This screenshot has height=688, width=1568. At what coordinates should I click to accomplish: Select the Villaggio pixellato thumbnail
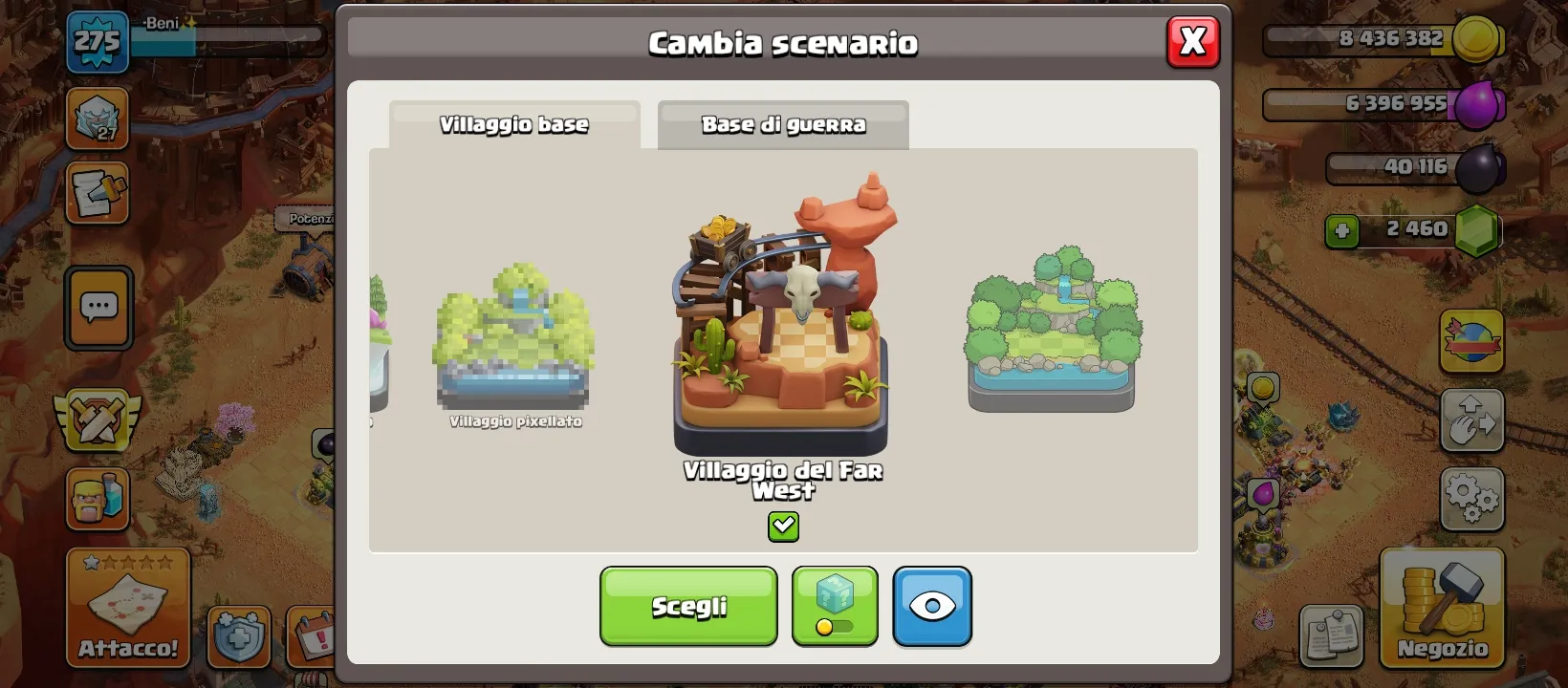[512, 344]
